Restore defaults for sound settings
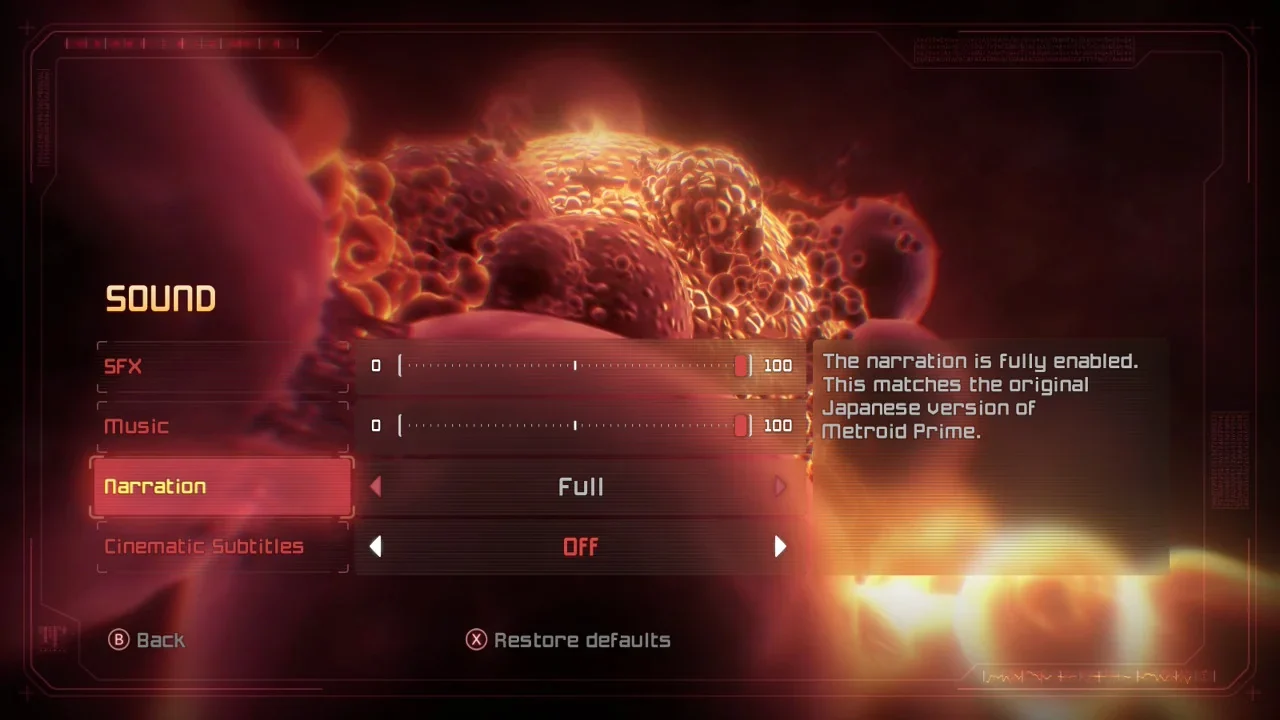Image resolution: width=1280 pixels, height=720 pixels. click(x=568, y=640)
